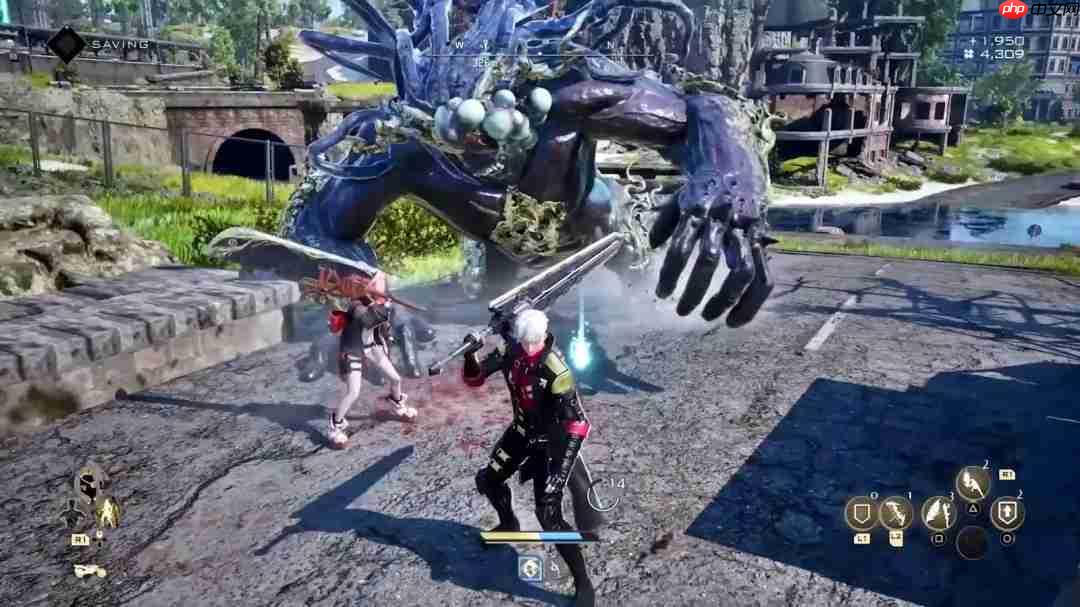Image resolution: width=1080 pixels, height=607 pixels.
Task: Activate the topmost skill in the cluster
Action: [972, 484]
